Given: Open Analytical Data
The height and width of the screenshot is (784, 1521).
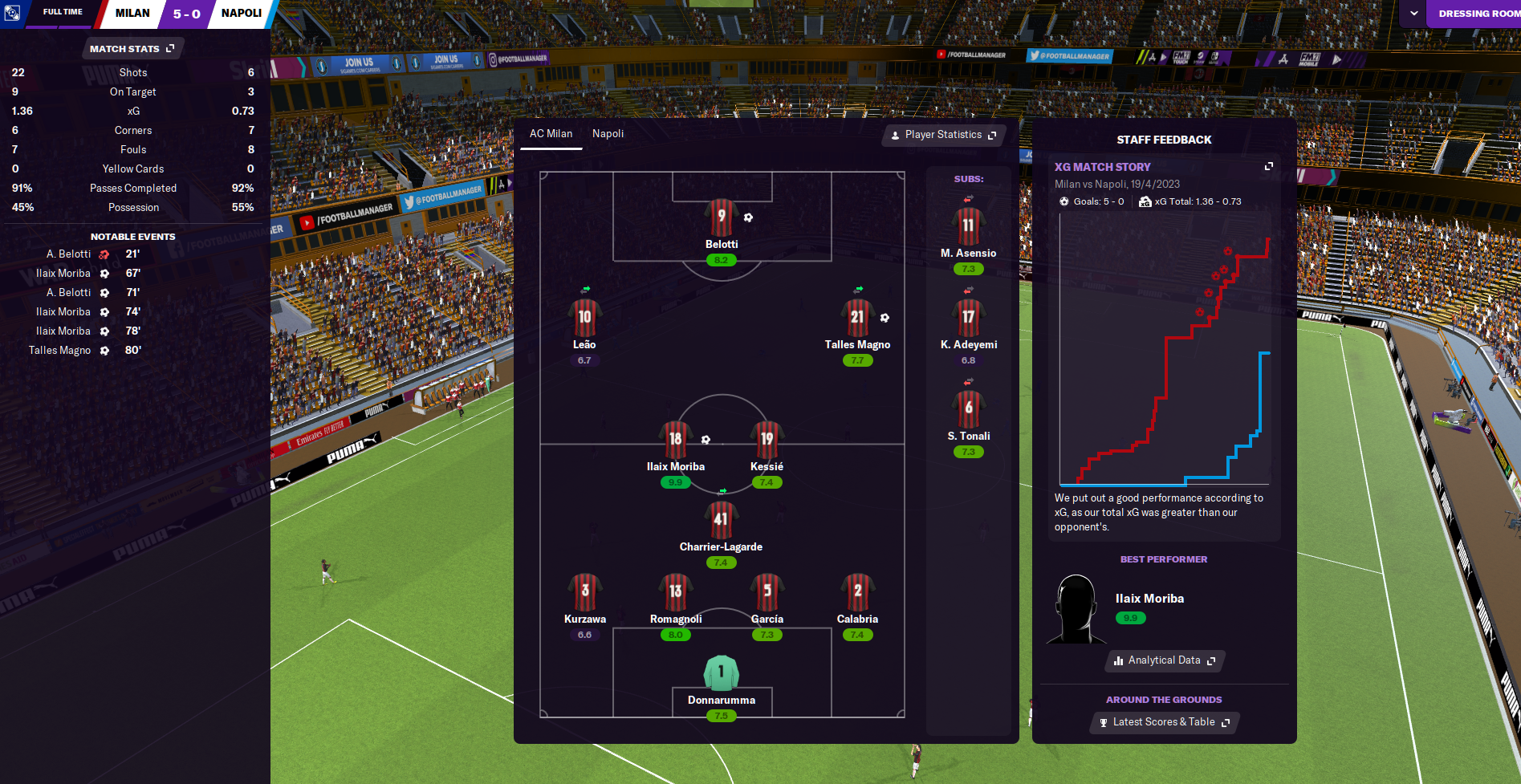Looking at the screenshot, I should tap(1165, 660).
